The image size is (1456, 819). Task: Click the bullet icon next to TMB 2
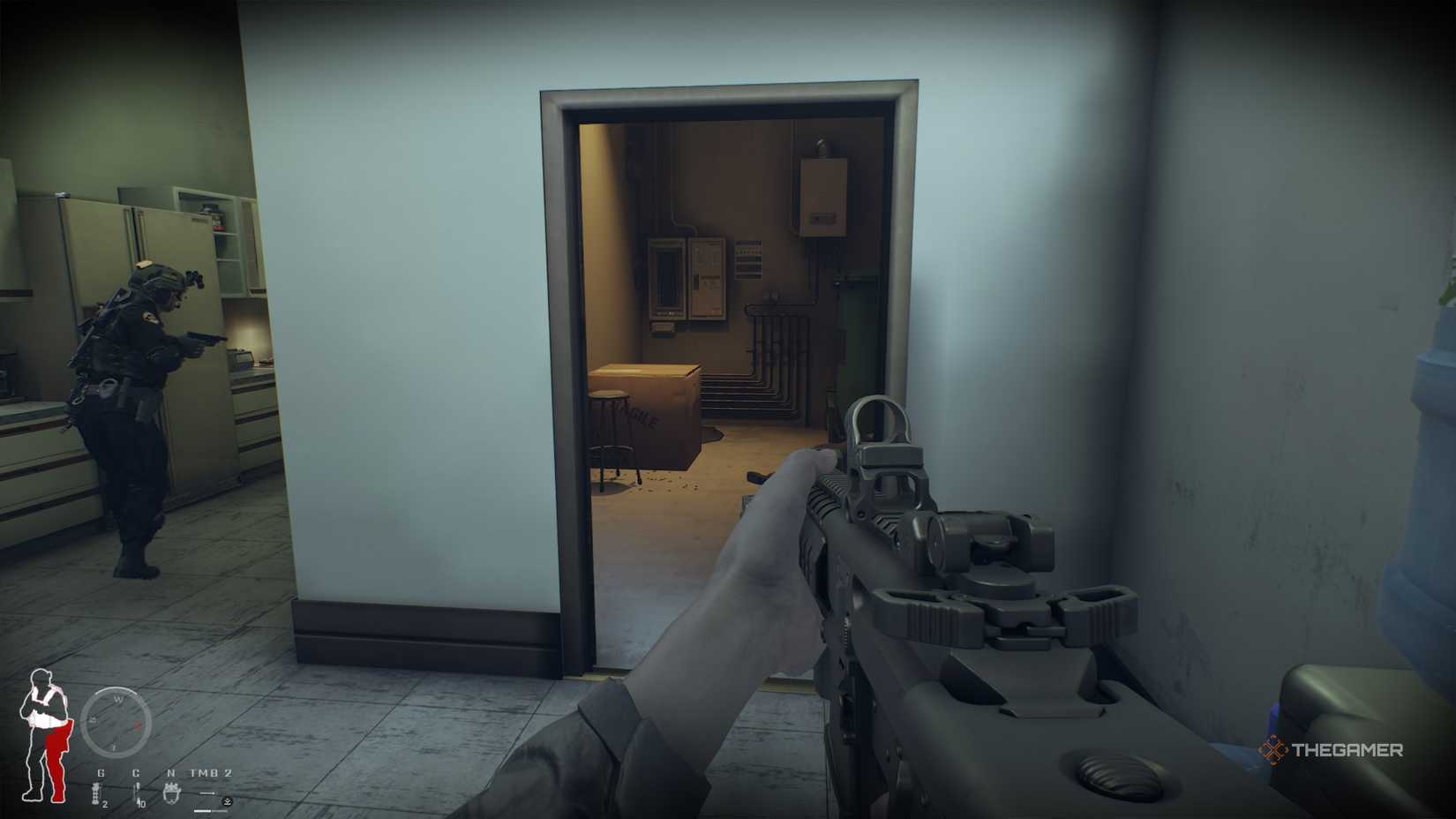[x=207, y=793]
